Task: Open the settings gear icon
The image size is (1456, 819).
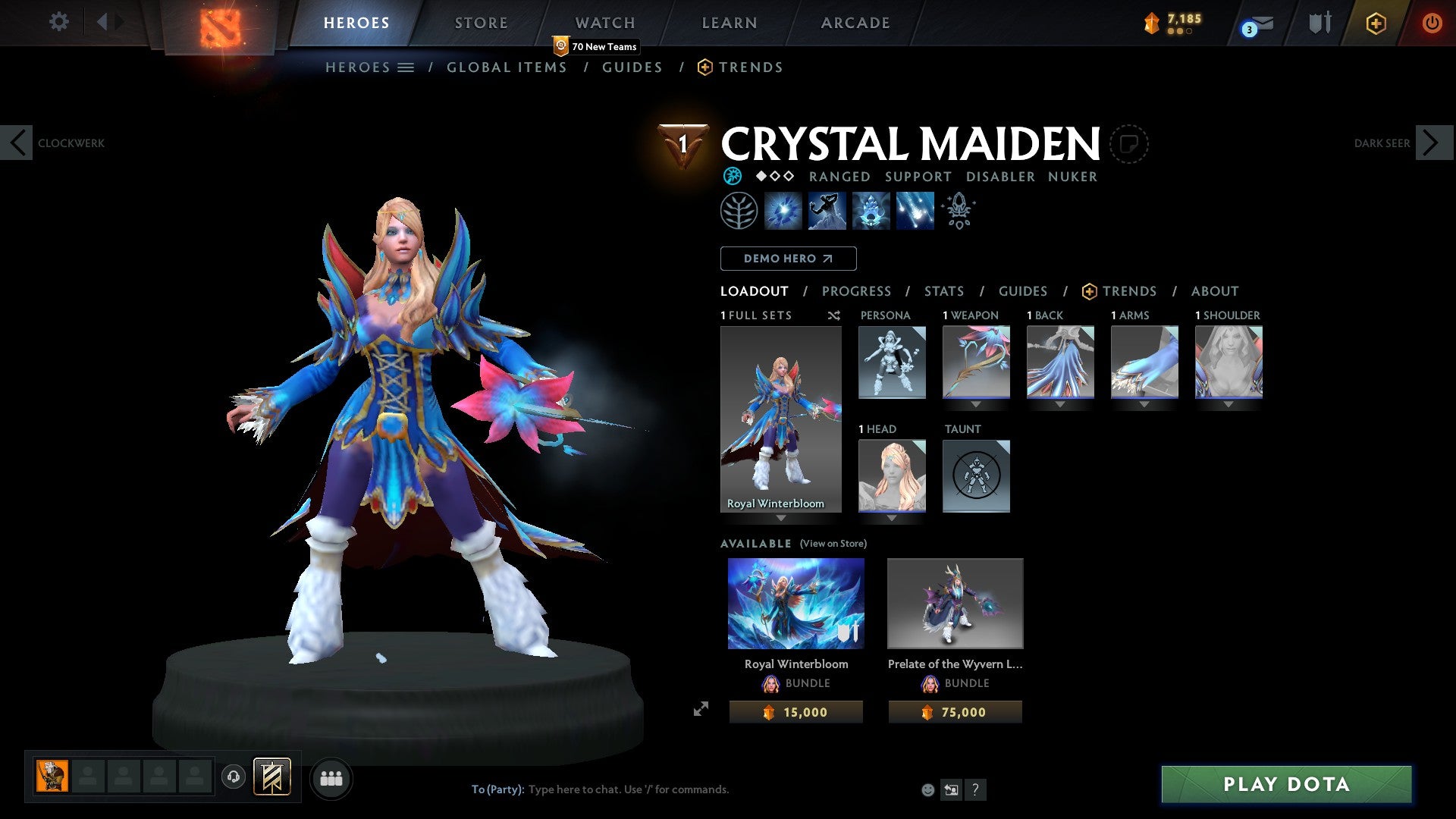Action: click(58, 23)
